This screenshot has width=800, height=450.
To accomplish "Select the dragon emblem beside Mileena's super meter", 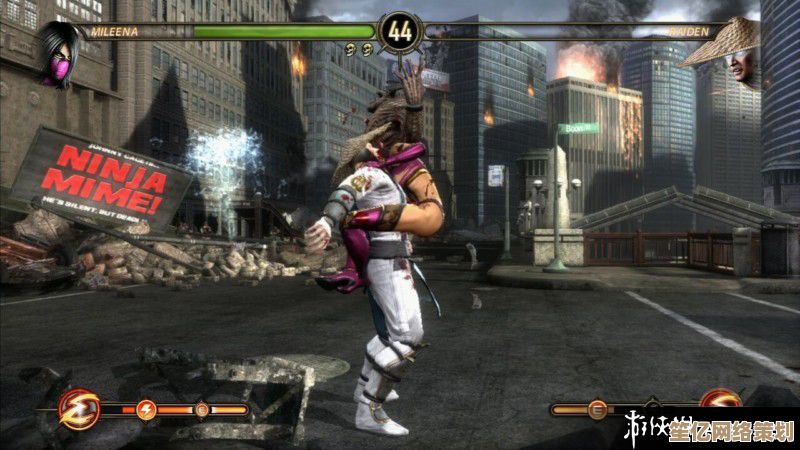I will coord(78,409).
